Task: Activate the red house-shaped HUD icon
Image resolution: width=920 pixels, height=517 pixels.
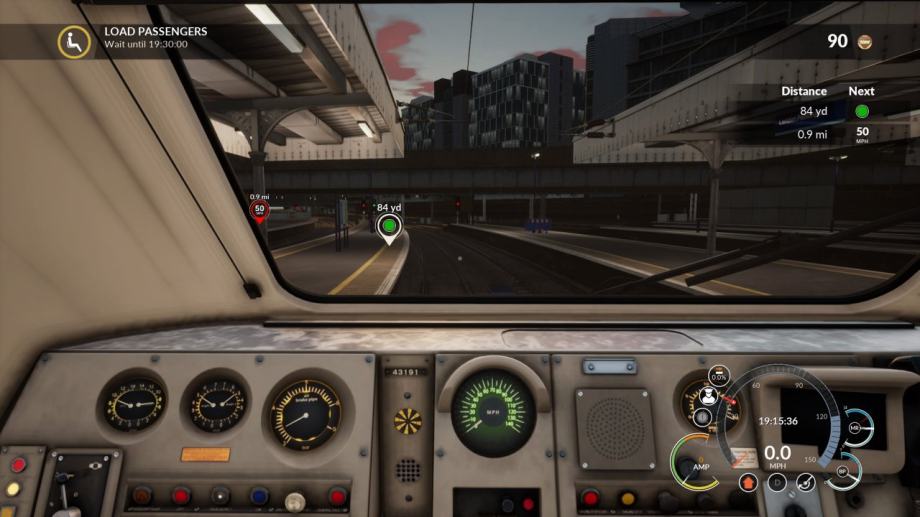Action: pyautogui.click(x=747, y=483)
